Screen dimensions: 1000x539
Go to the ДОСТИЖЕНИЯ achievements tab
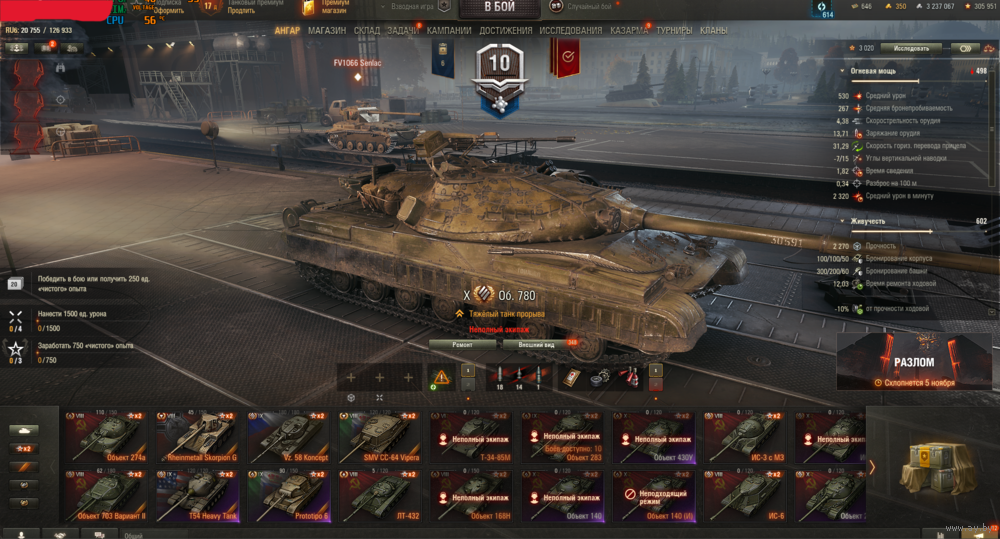pos(505,31)
